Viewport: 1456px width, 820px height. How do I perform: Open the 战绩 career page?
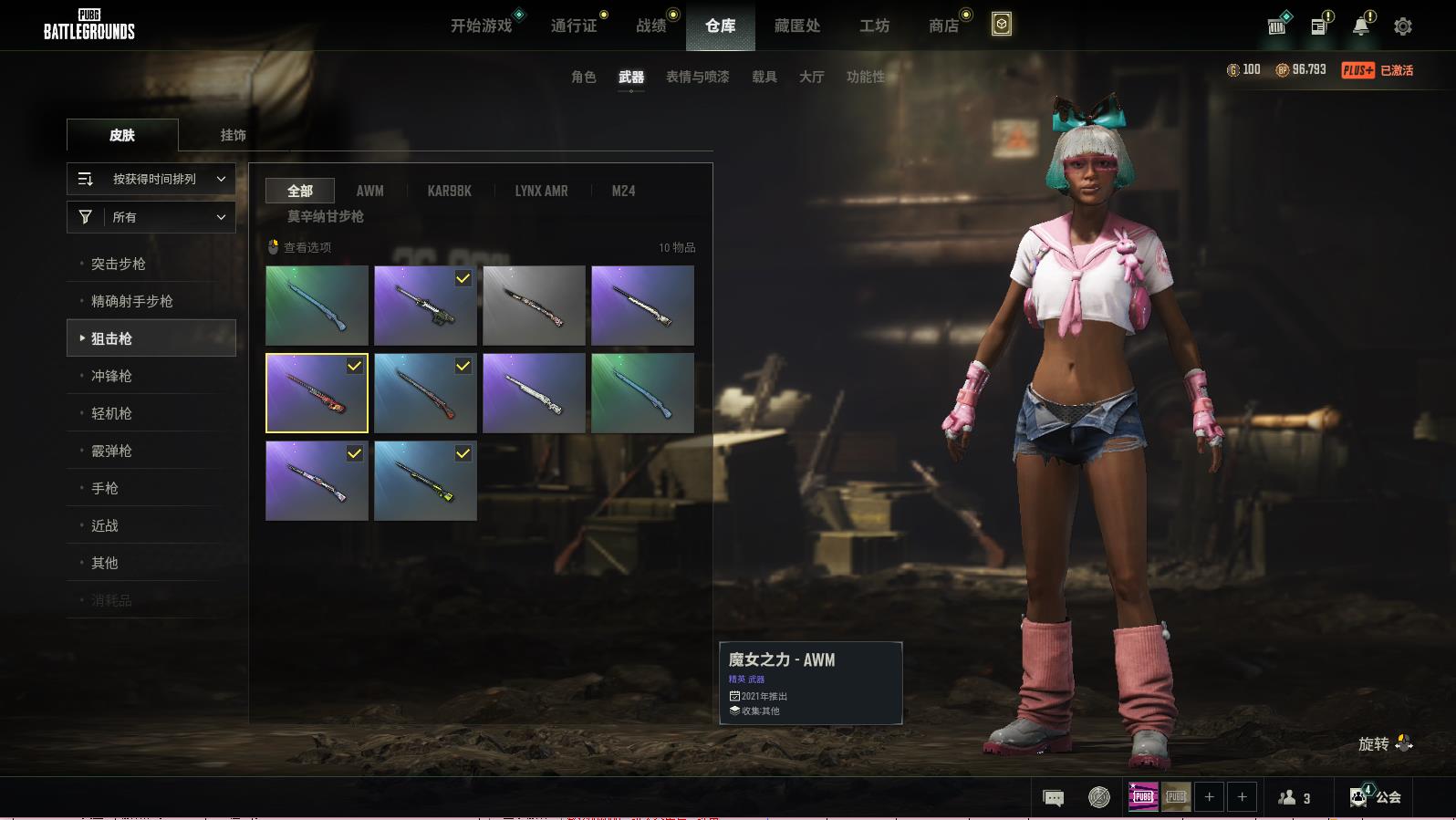click(x=650, y=26)
